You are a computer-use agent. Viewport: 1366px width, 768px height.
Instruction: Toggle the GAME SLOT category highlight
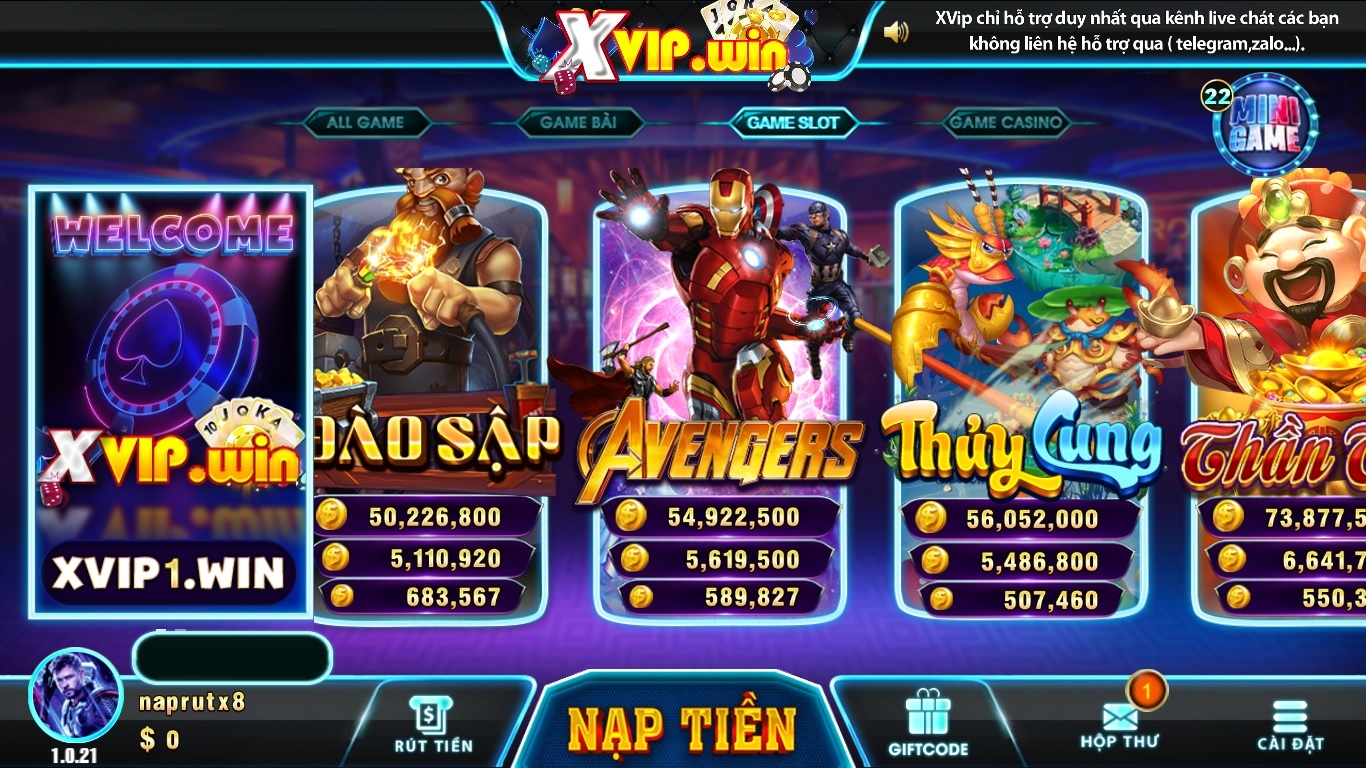795,122
